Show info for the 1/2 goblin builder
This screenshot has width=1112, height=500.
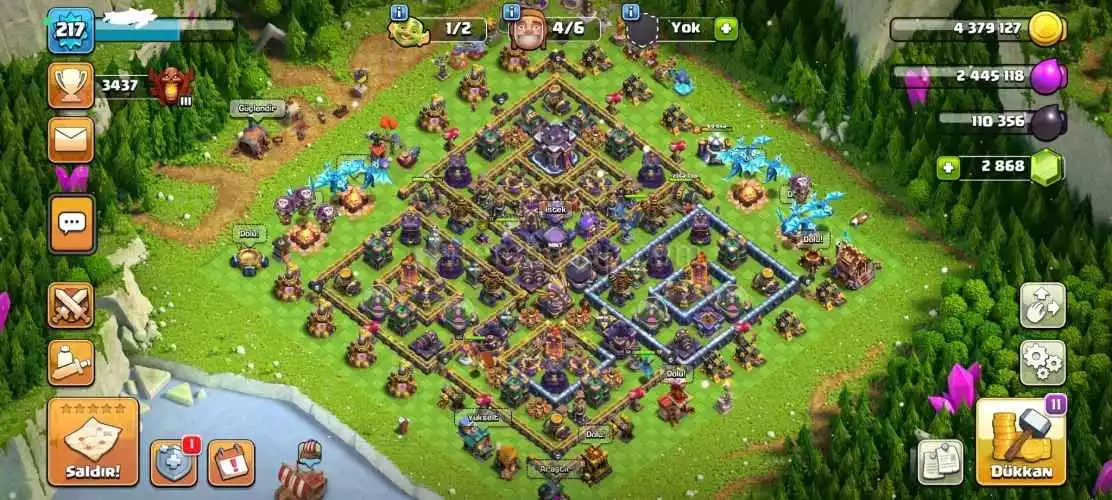pyautogui.click(x=400, y=12)
